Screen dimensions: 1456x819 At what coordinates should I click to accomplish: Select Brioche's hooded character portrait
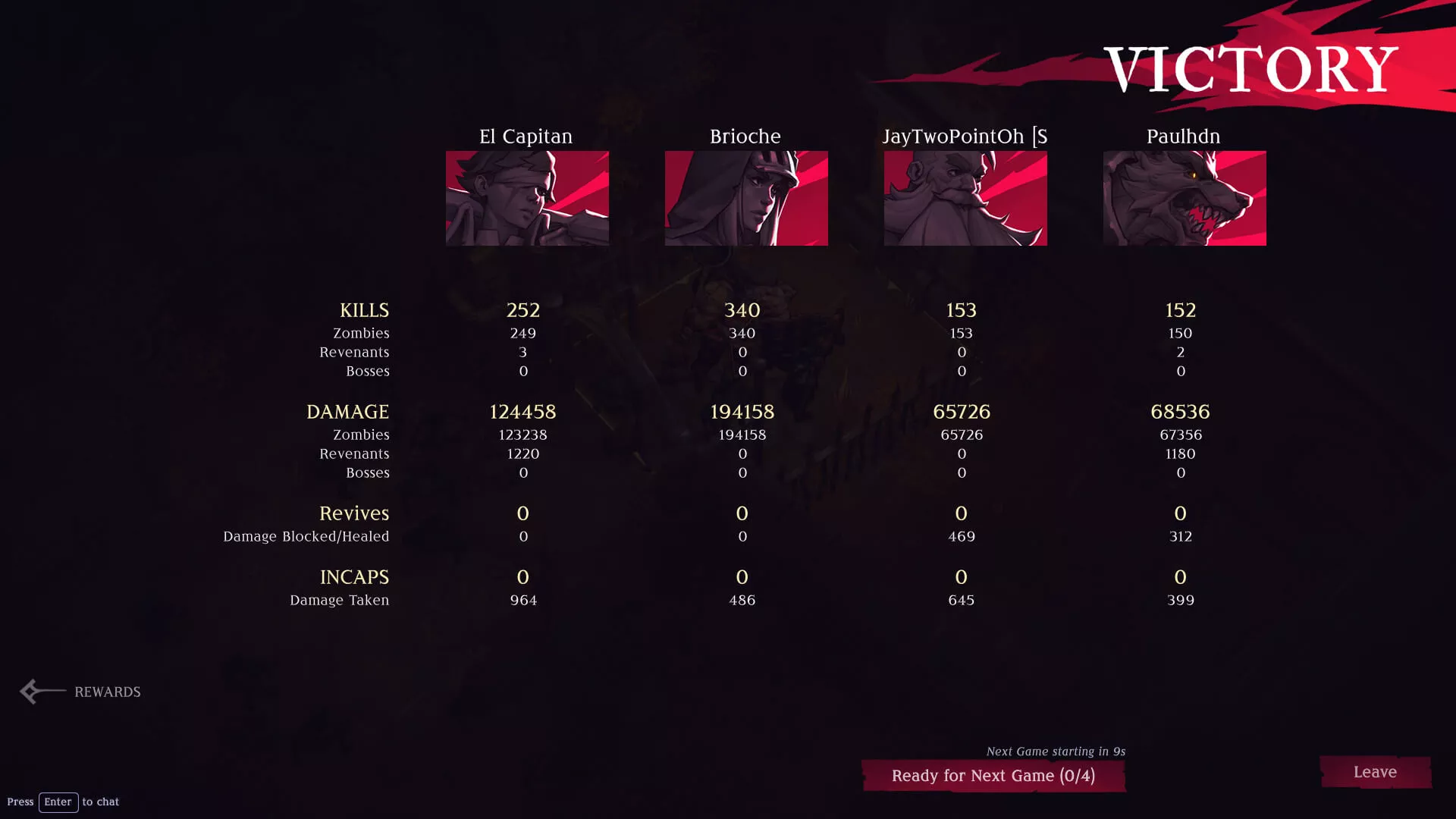[746, 198]
